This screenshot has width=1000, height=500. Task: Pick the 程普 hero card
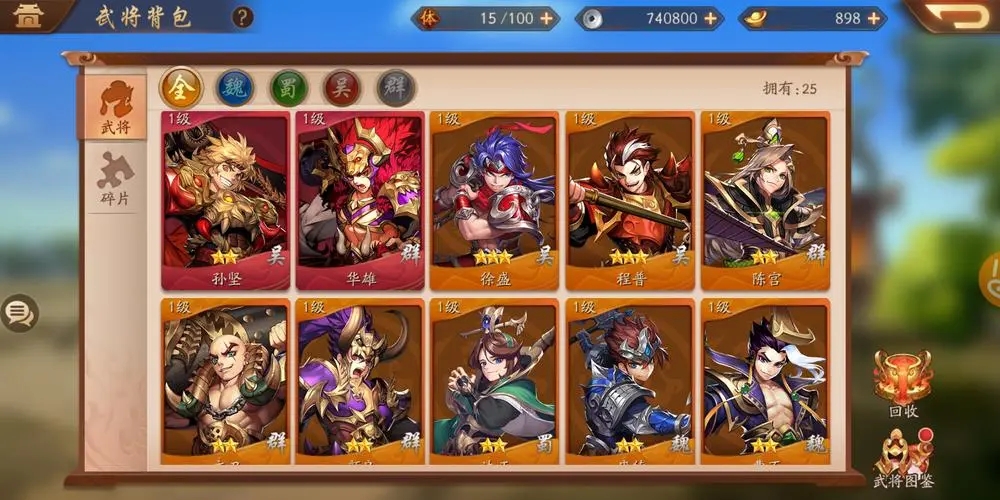[x=630, y=200]
